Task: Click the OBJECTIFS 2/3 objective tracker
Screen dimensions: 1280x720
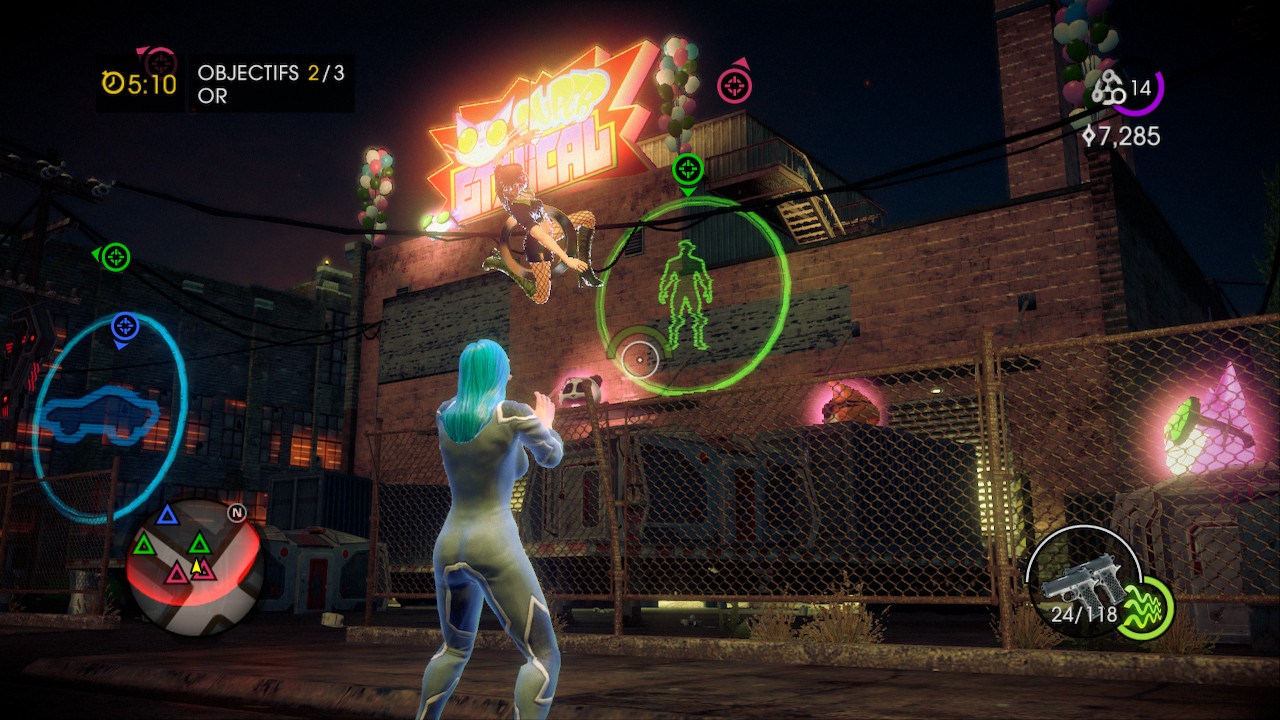Action: (x=270, y=73)
